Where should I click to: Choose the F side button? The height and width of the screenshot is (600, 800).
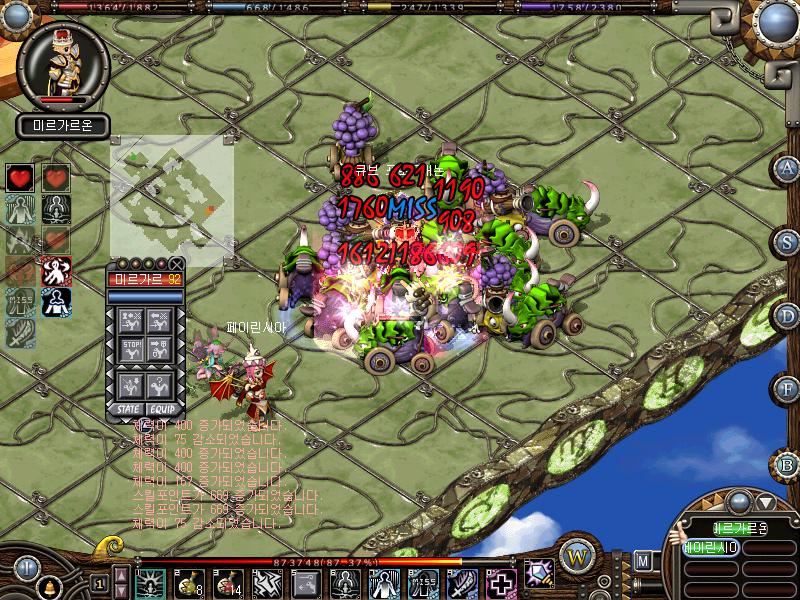click(x=789, y=389)
